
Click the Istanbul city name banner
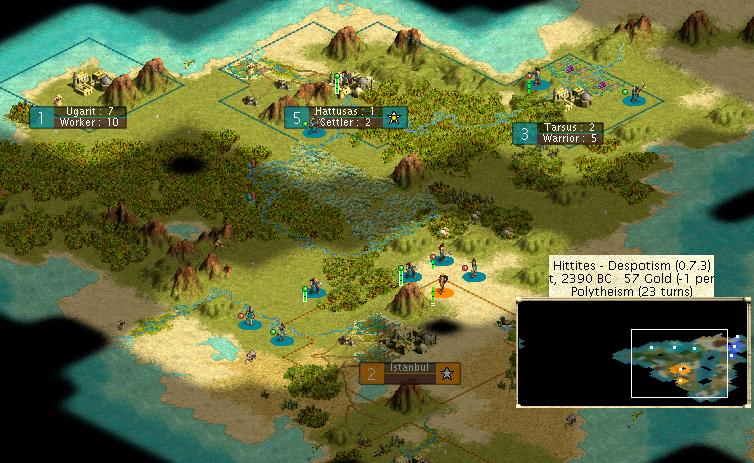tap(410, 373)
